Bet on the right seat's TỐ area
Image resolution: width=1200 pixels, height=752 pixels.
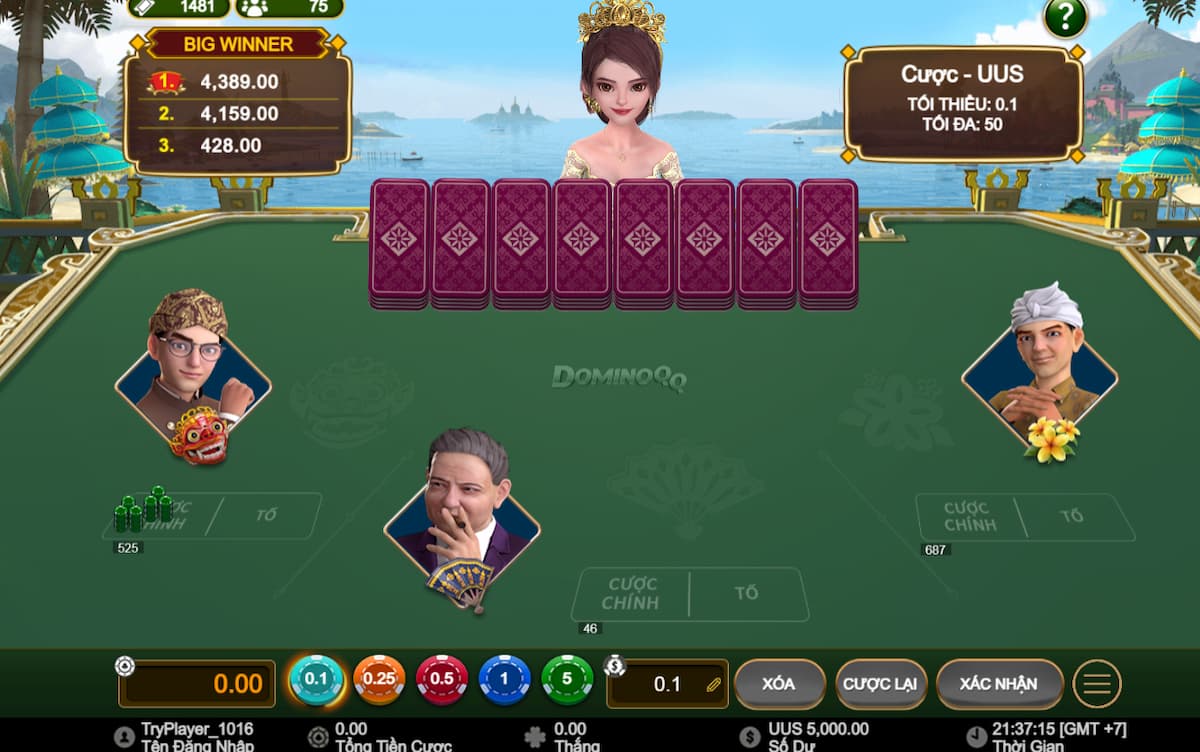(x=1073, y=517)
